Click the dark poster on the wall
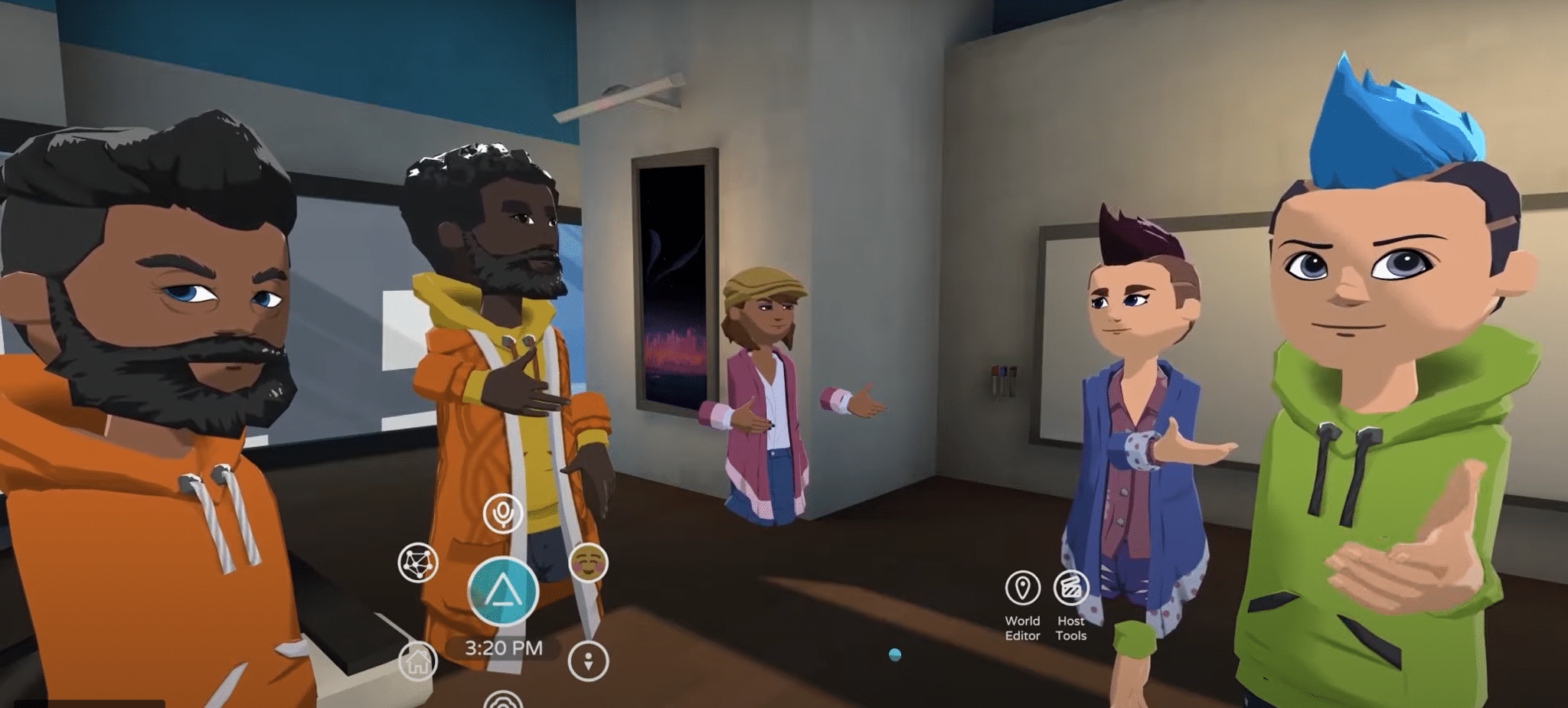Viewport: 1568px width, 708px height. pos(674,283)
